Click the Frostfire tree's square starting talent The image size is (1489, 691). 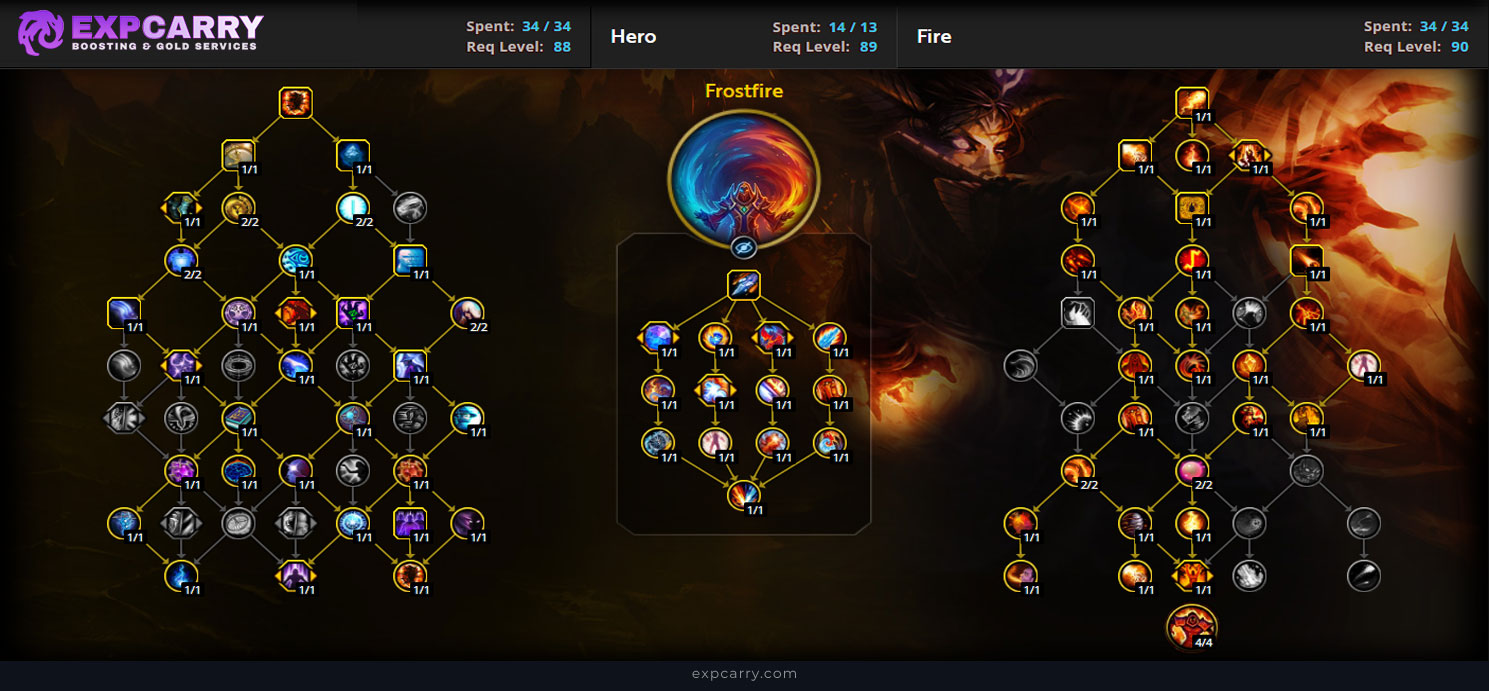tap(743, 285)
